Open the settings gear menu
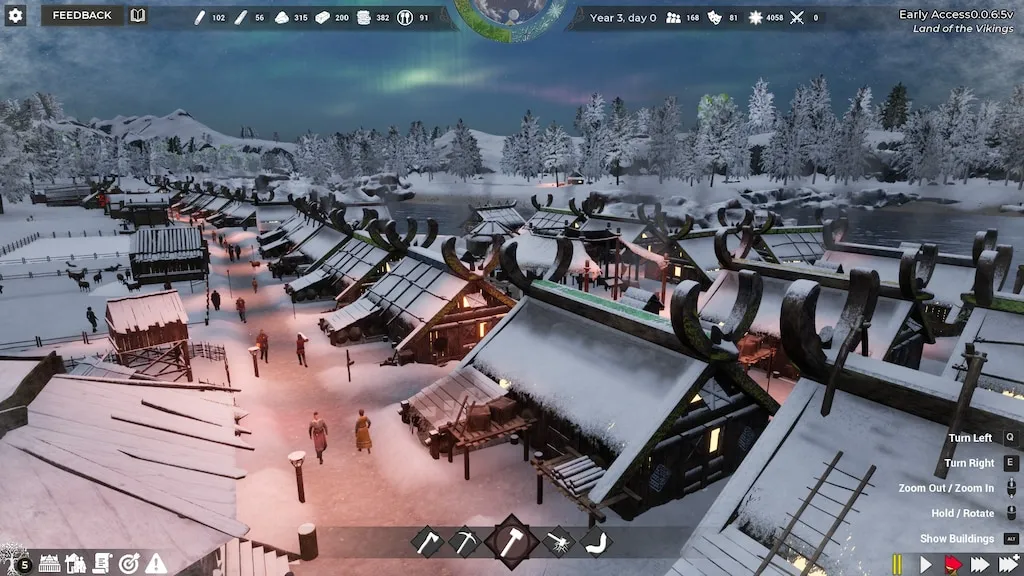This screenshot has width=1024, height=576. 15,15
